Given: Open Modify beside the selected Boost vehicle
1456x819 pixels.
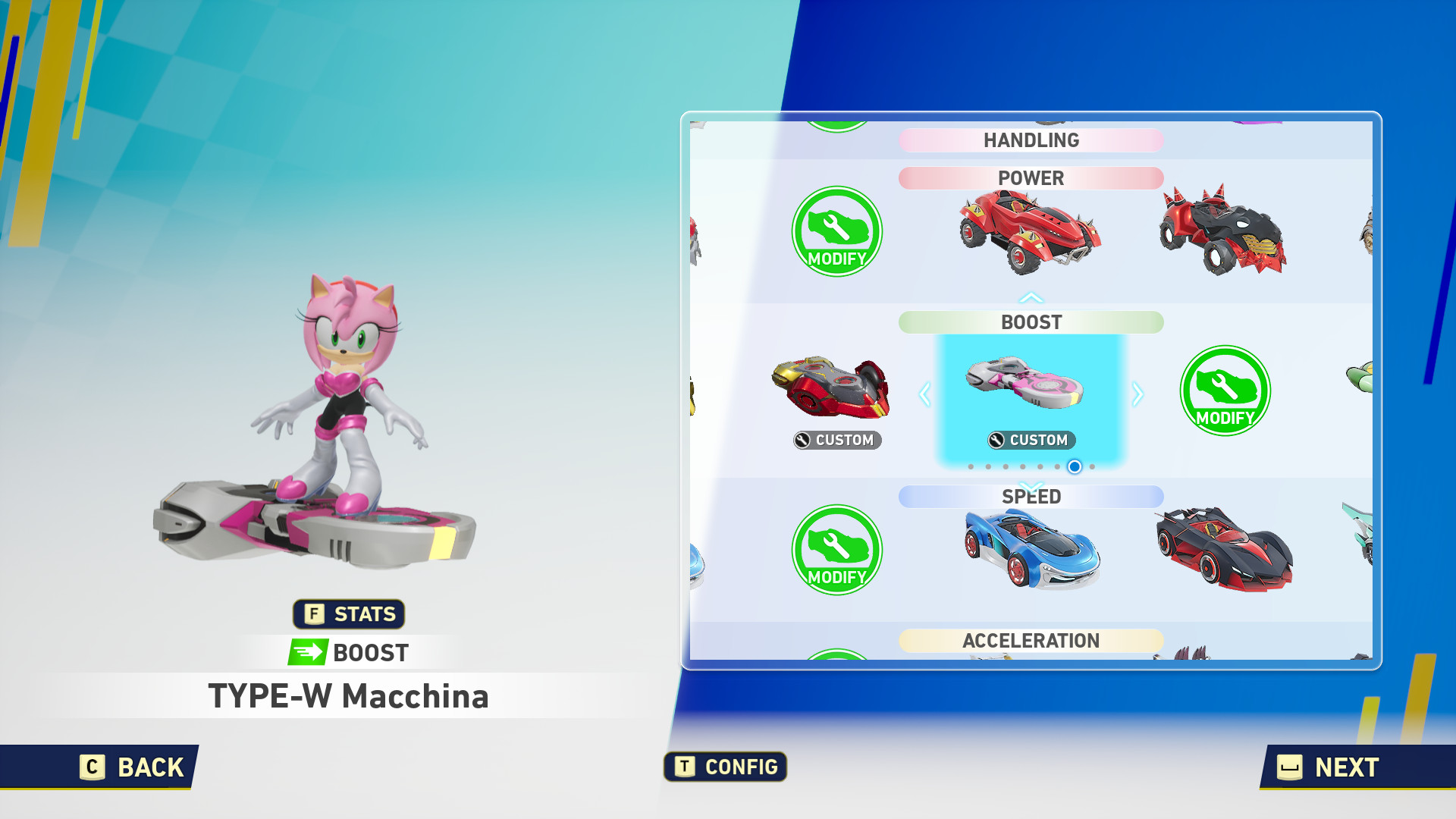Looking at the screenshot, I should (x=1226, y=392).
